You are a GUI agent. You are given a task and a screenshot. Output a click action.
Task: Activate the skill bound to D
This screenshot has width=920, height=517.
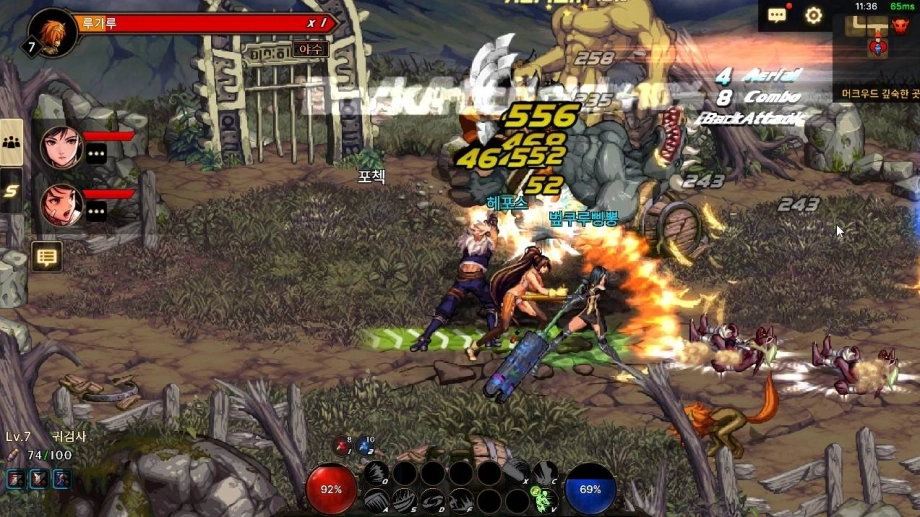click(433, 499)
